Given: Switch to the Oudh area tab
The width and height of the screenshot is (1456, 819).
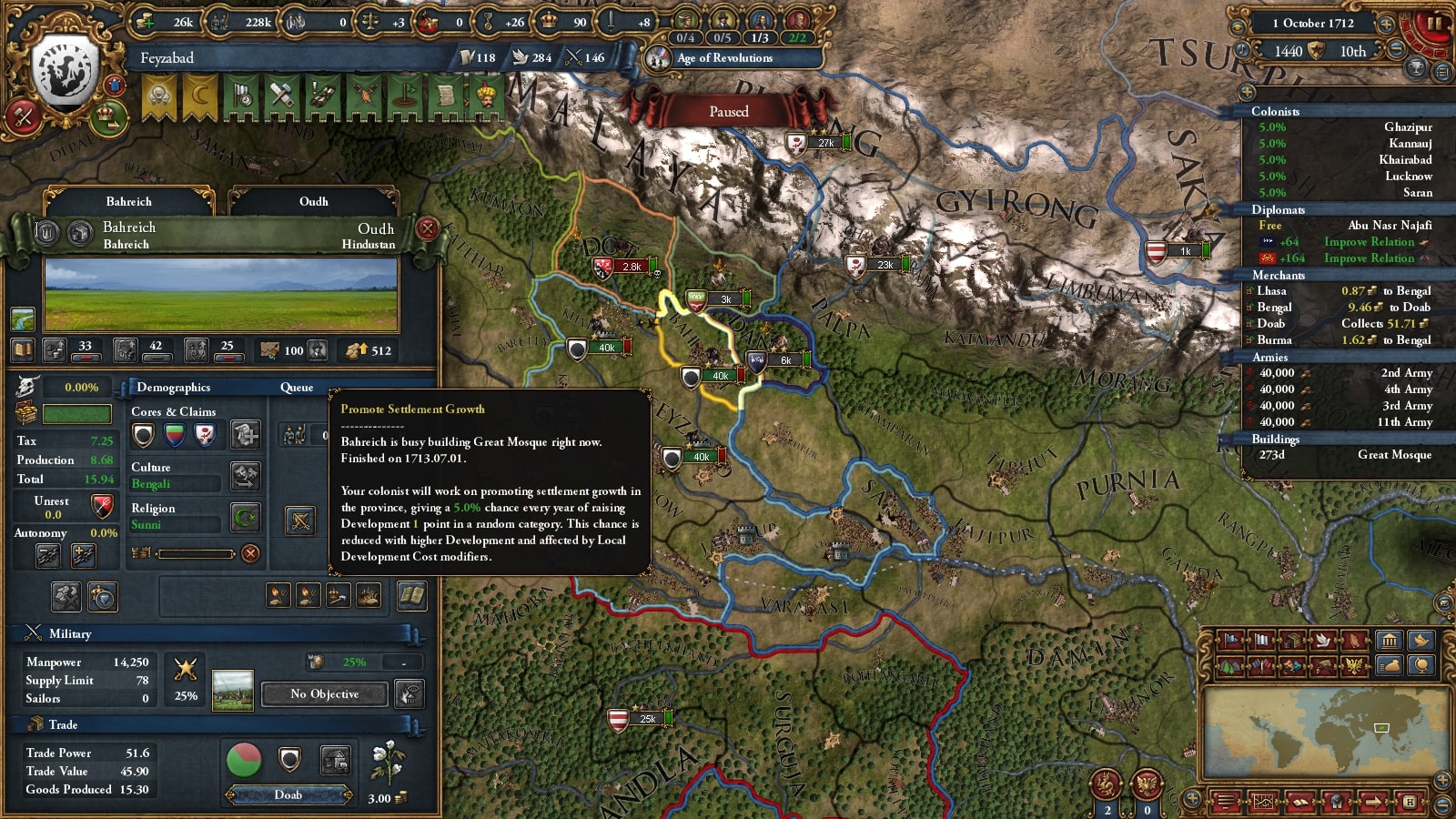Looking at the screenshot, I should (x=313, y=201).
